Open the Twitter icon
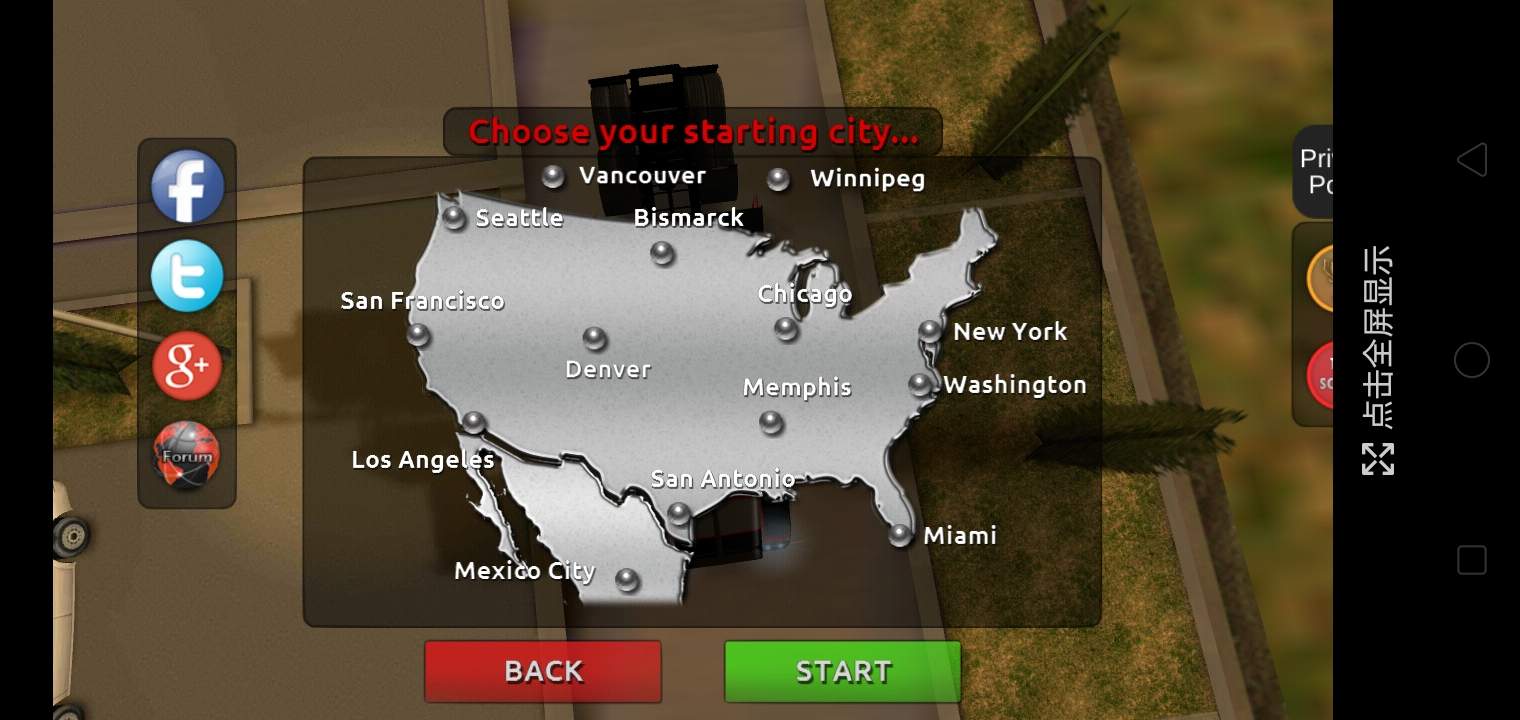The height and width of the screenshot is (720, 1520). coord(187,275)
